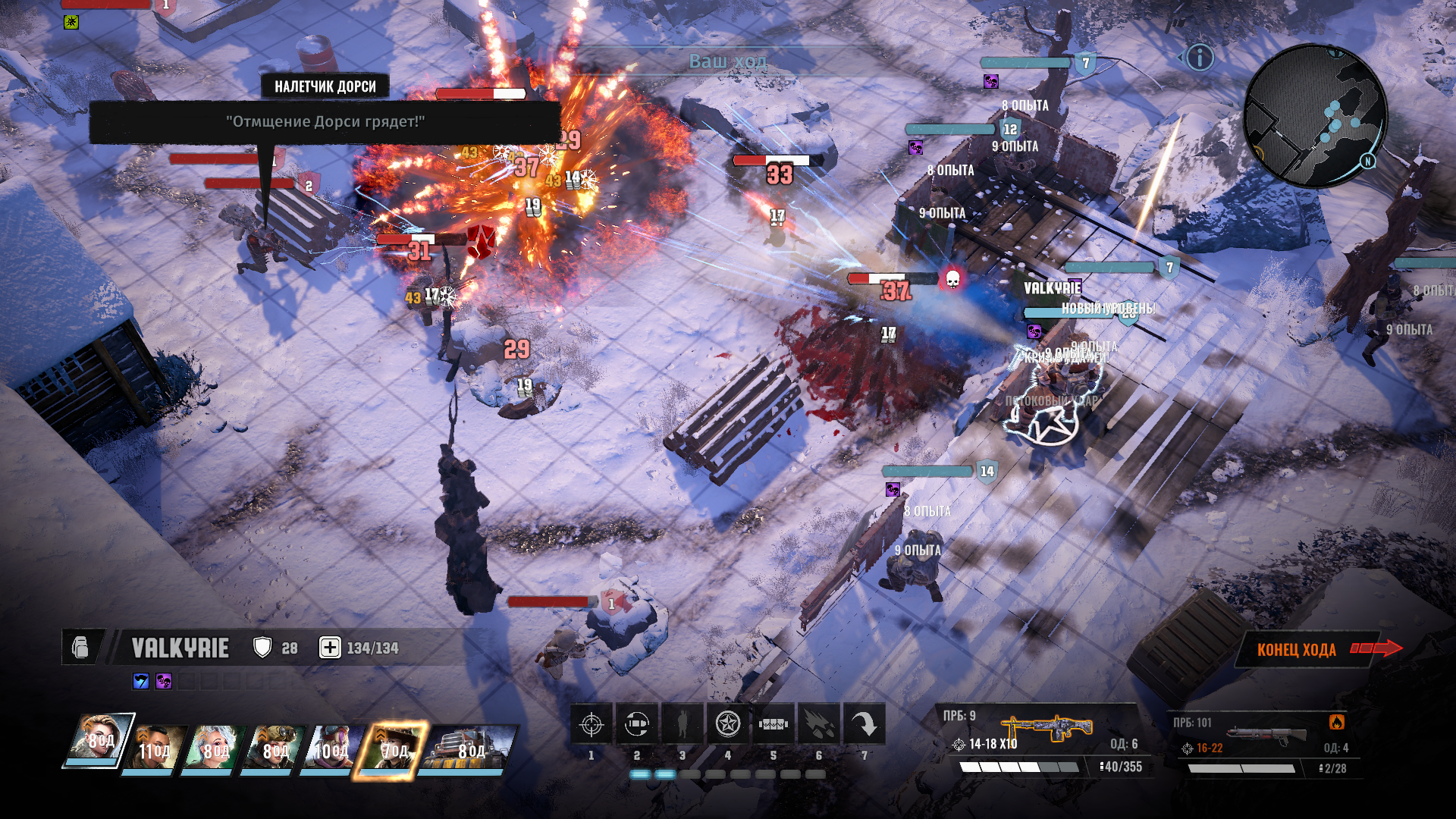Choose the ammo belt ability
Viewport: 1456px width, 819px height.
click(x=773, y=725)
